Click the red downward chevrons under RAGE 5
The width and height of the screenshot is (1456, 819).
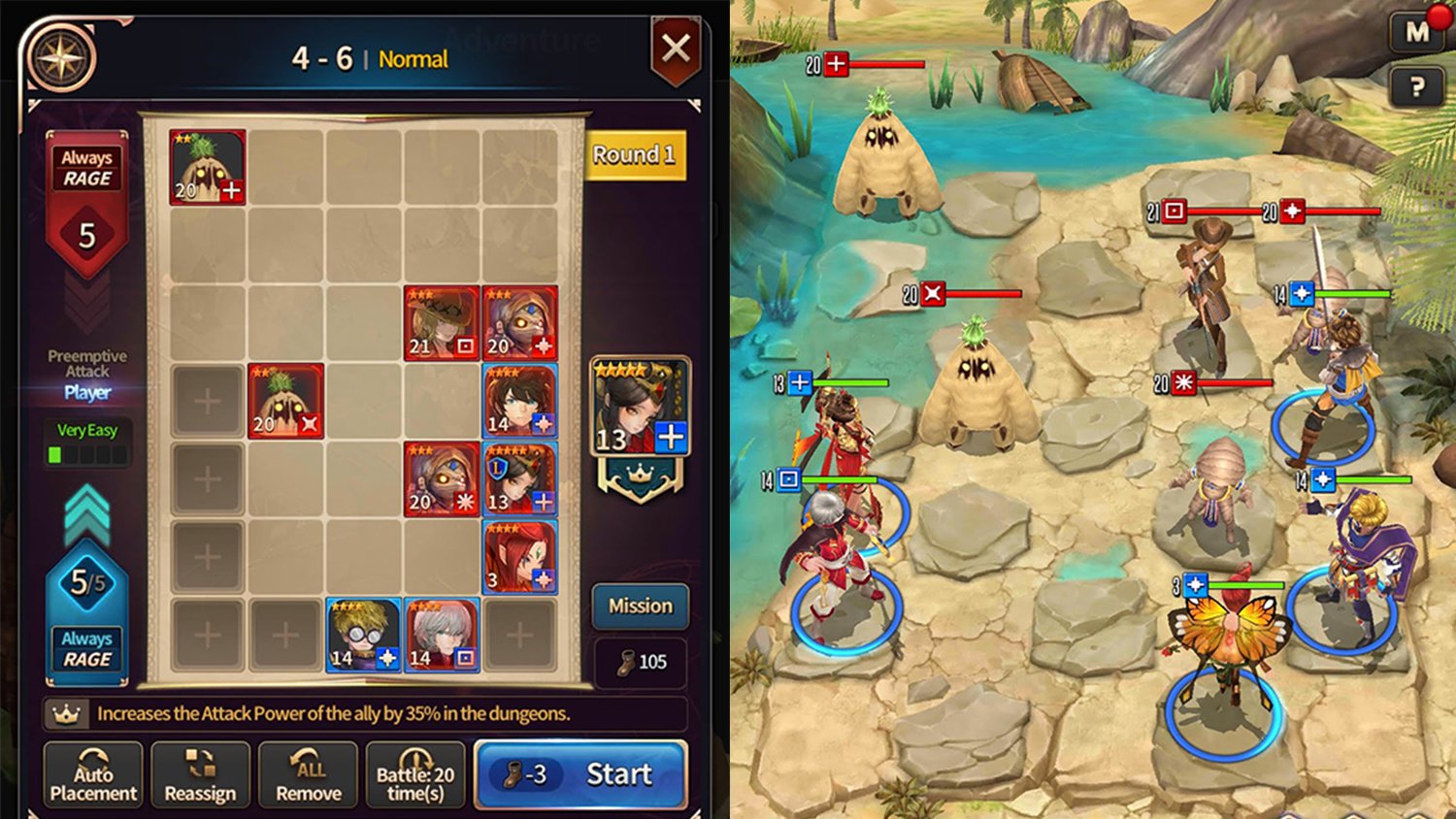pyautogui.click(x=86, y=301)
